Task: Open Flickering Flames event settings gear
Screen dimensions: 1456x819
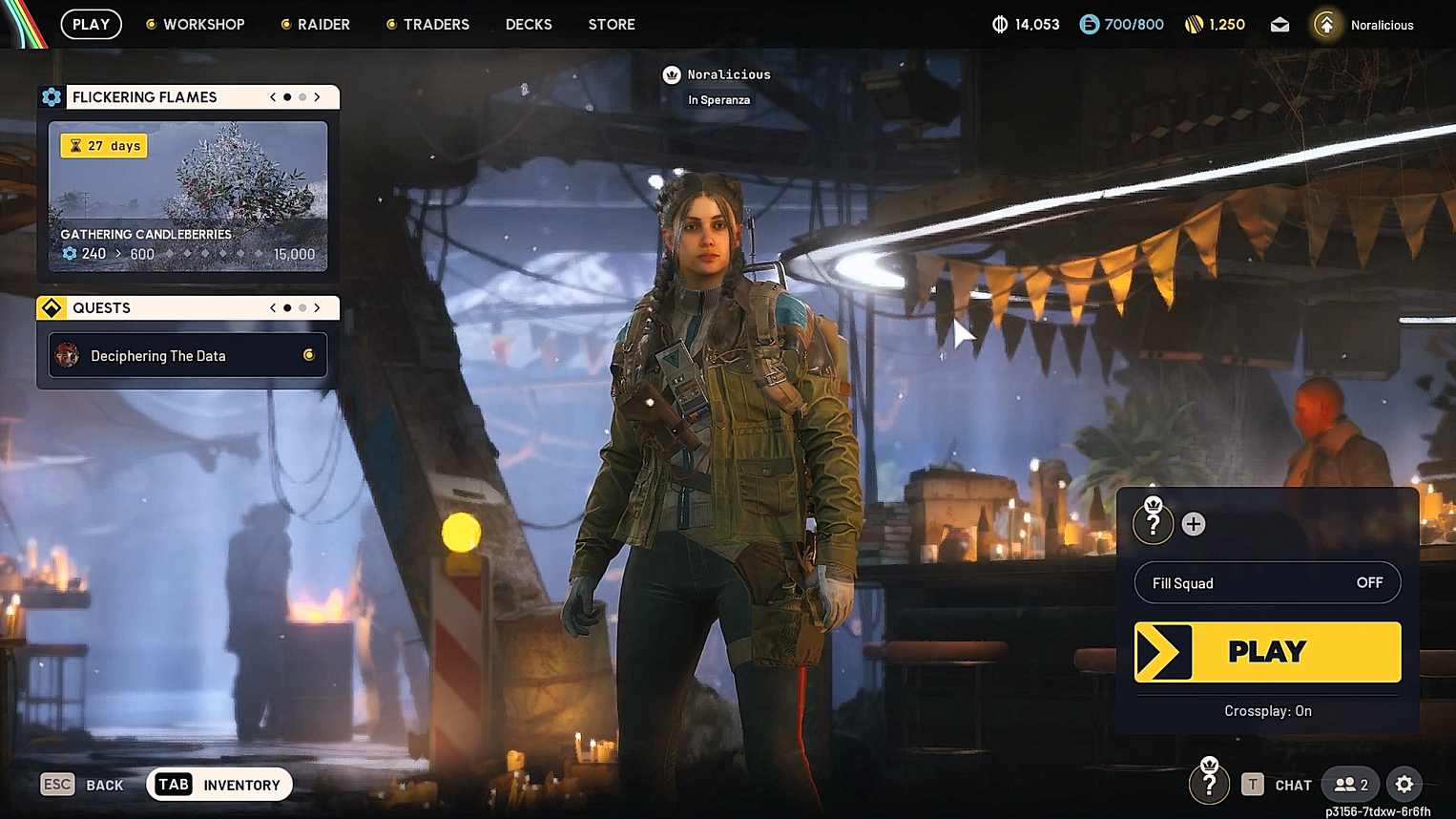Action: point(51,96)
